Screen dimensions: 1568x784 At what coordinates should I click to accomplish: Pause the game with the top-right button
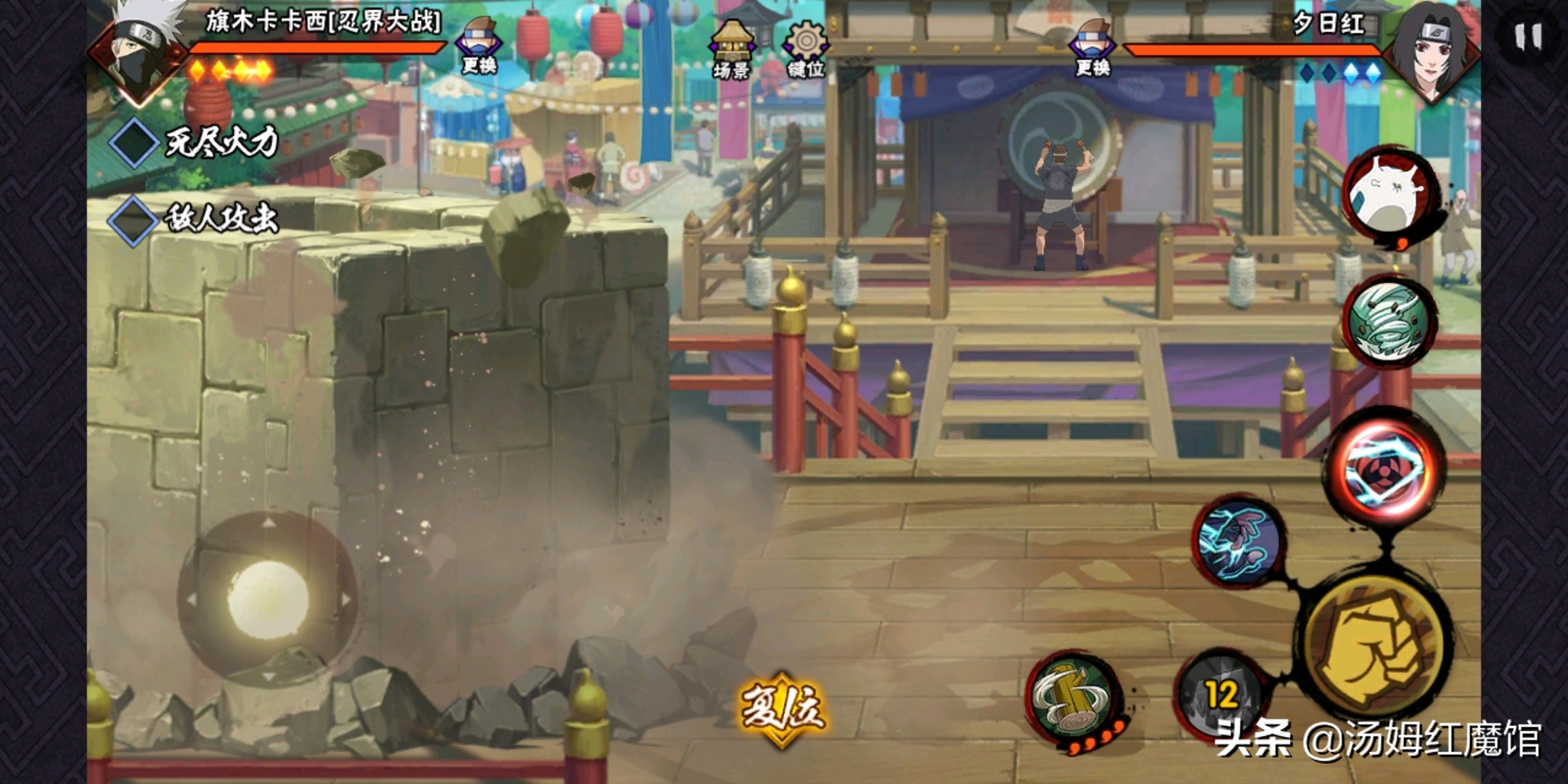pyautogui.click(x=1528, y=36)
